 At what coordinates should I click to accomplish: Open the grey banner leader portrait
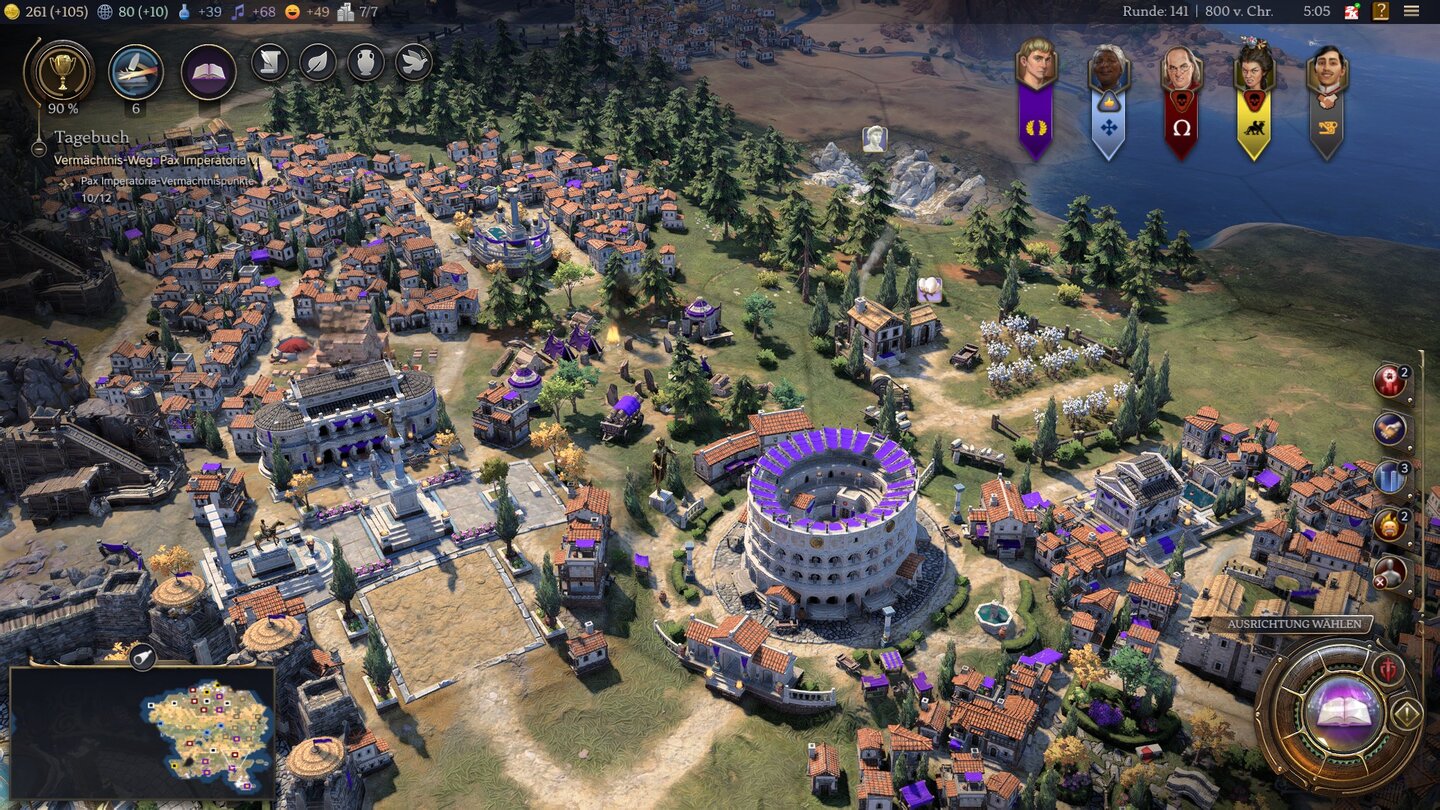point(1327,100)
